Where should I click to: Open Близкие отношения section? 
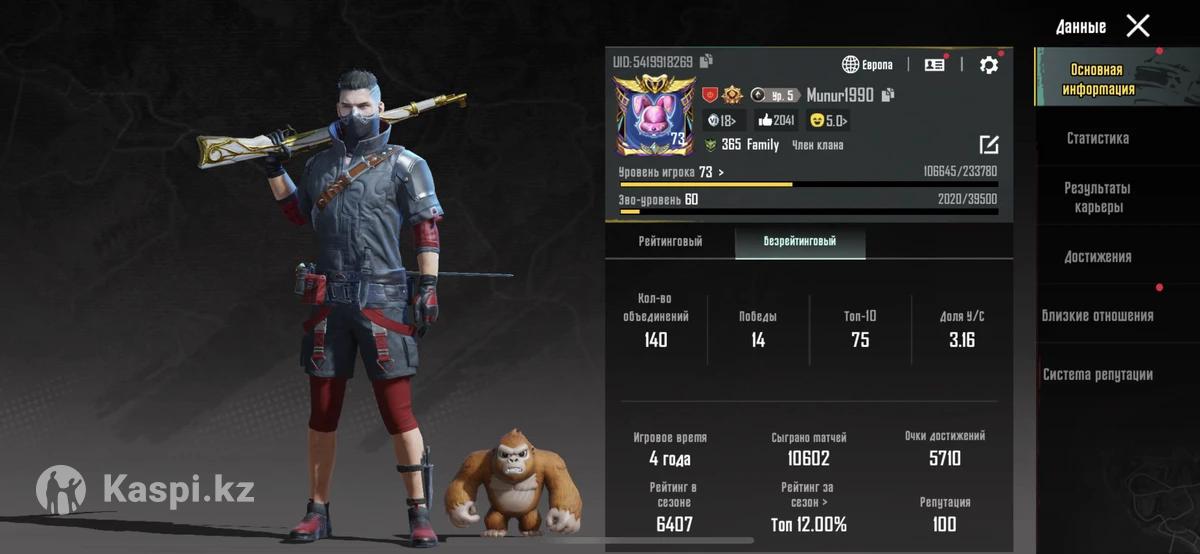click(1097, 316)
